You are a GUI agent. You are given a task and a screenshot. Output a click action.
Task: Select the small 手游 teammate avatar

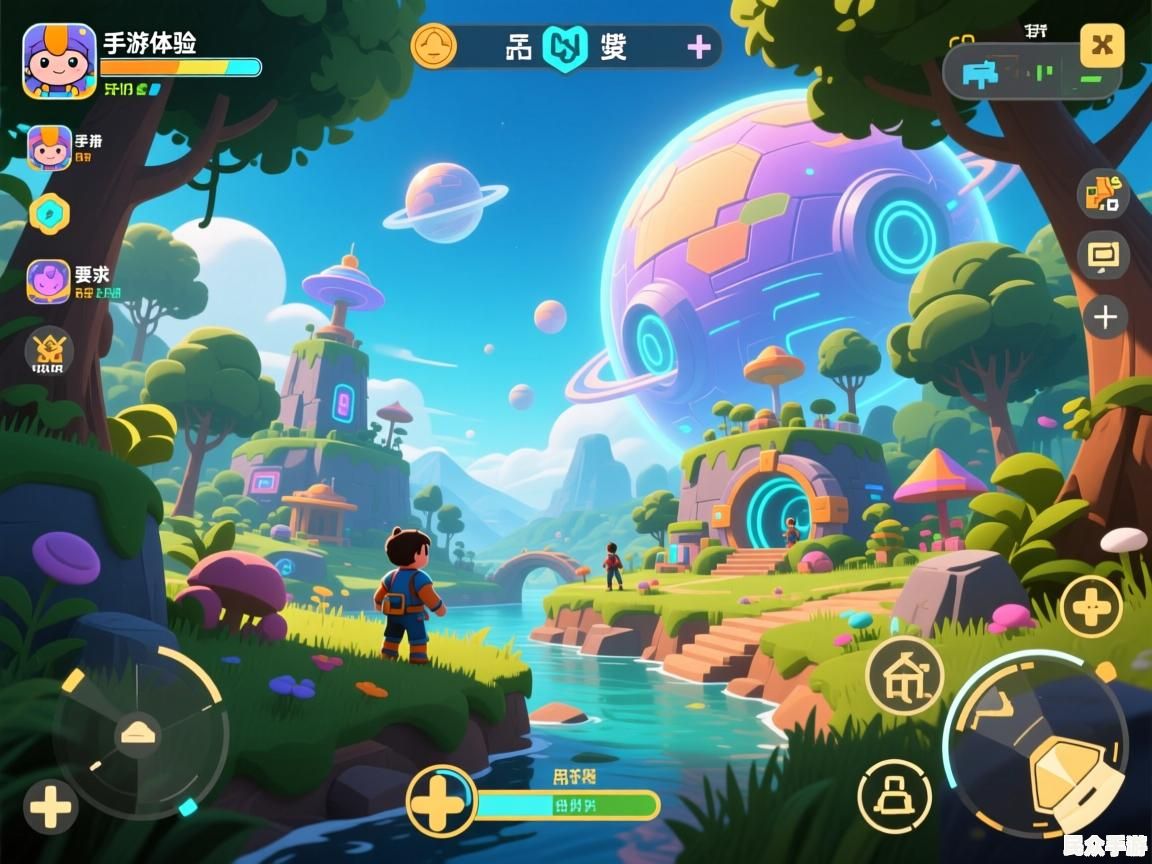pyautogui.click(x=49, y=148)
